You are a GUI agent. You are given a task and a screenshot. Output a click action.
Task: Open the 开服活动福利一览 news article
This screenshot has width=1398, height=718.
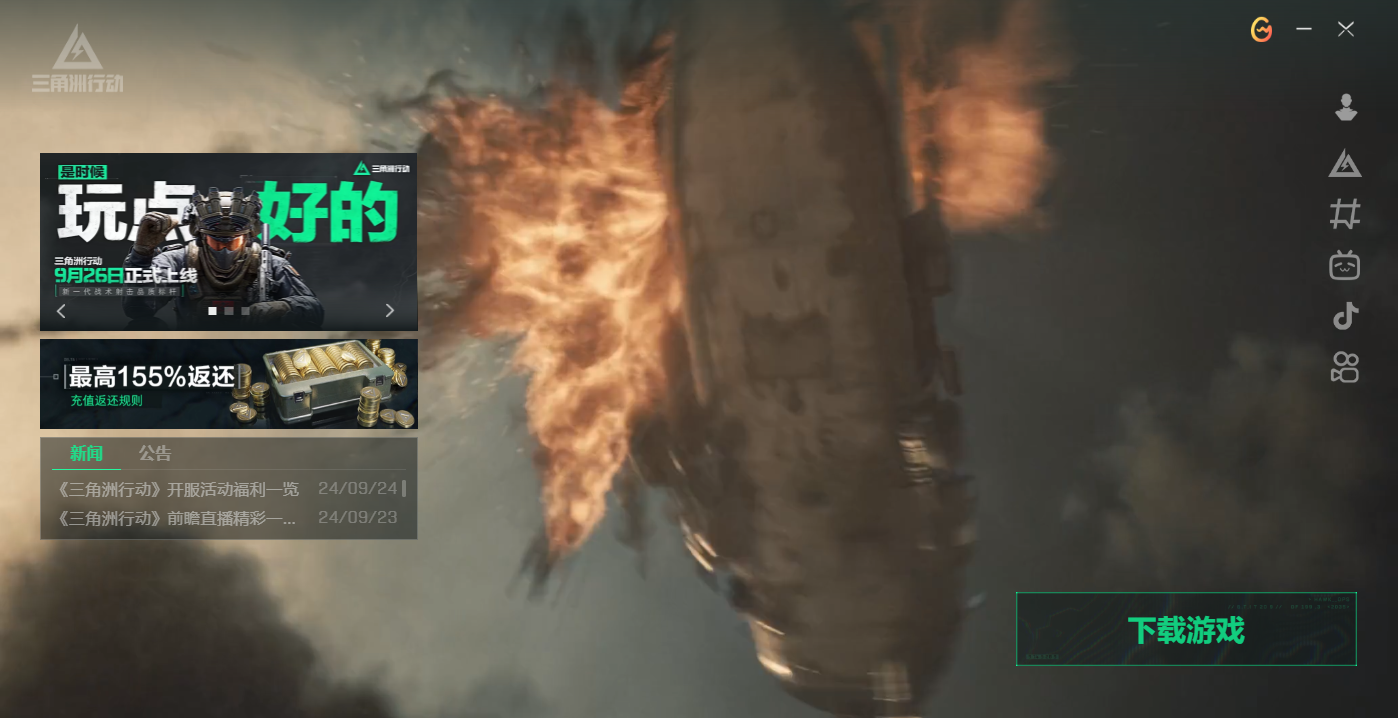[x=180, y=490]
